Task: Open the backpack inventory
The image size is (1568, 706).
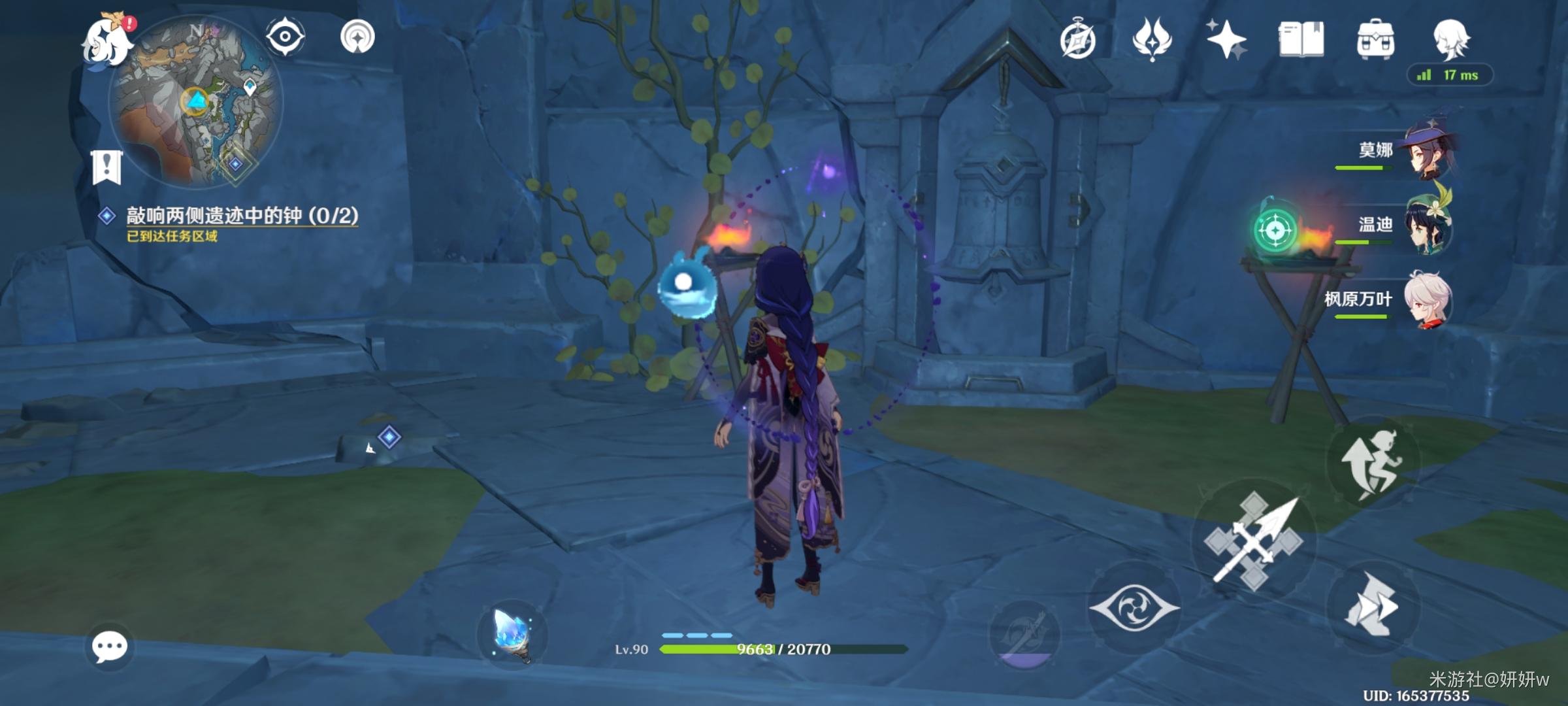Action: (1375, 40)
